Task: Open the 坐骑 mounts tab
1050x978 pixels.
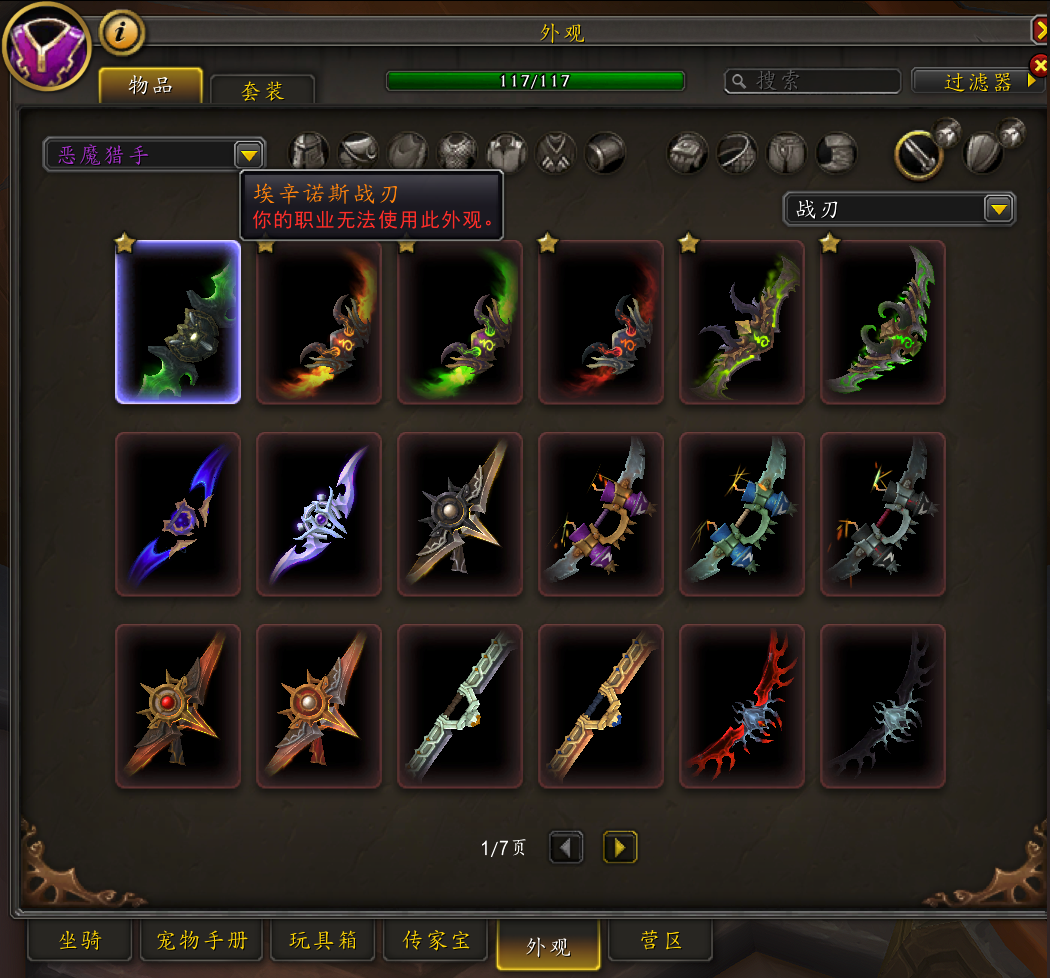Action: [80, 941]
